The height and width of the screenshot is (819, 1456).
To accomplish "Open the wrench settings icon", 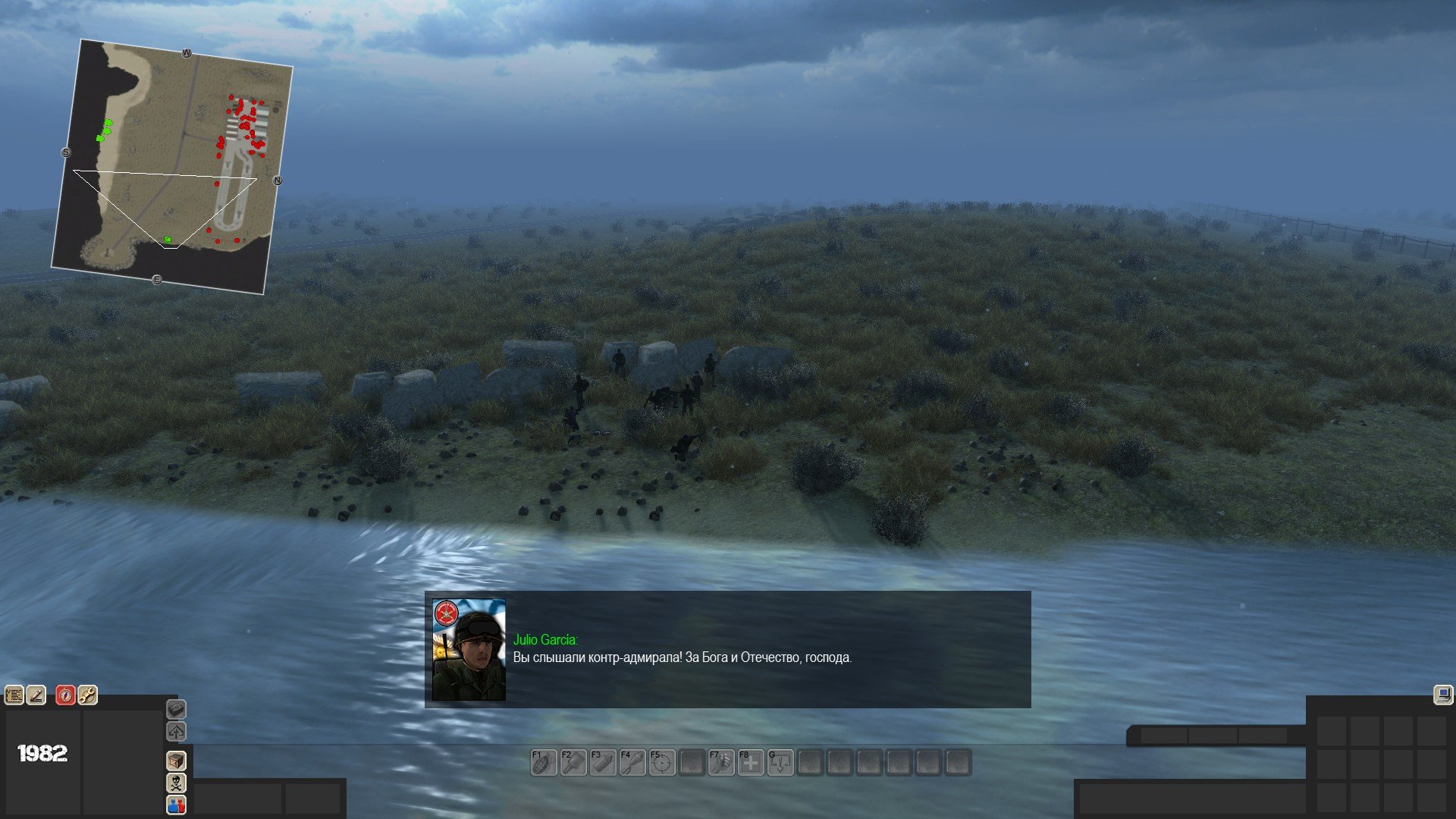I will coord(87,695).
